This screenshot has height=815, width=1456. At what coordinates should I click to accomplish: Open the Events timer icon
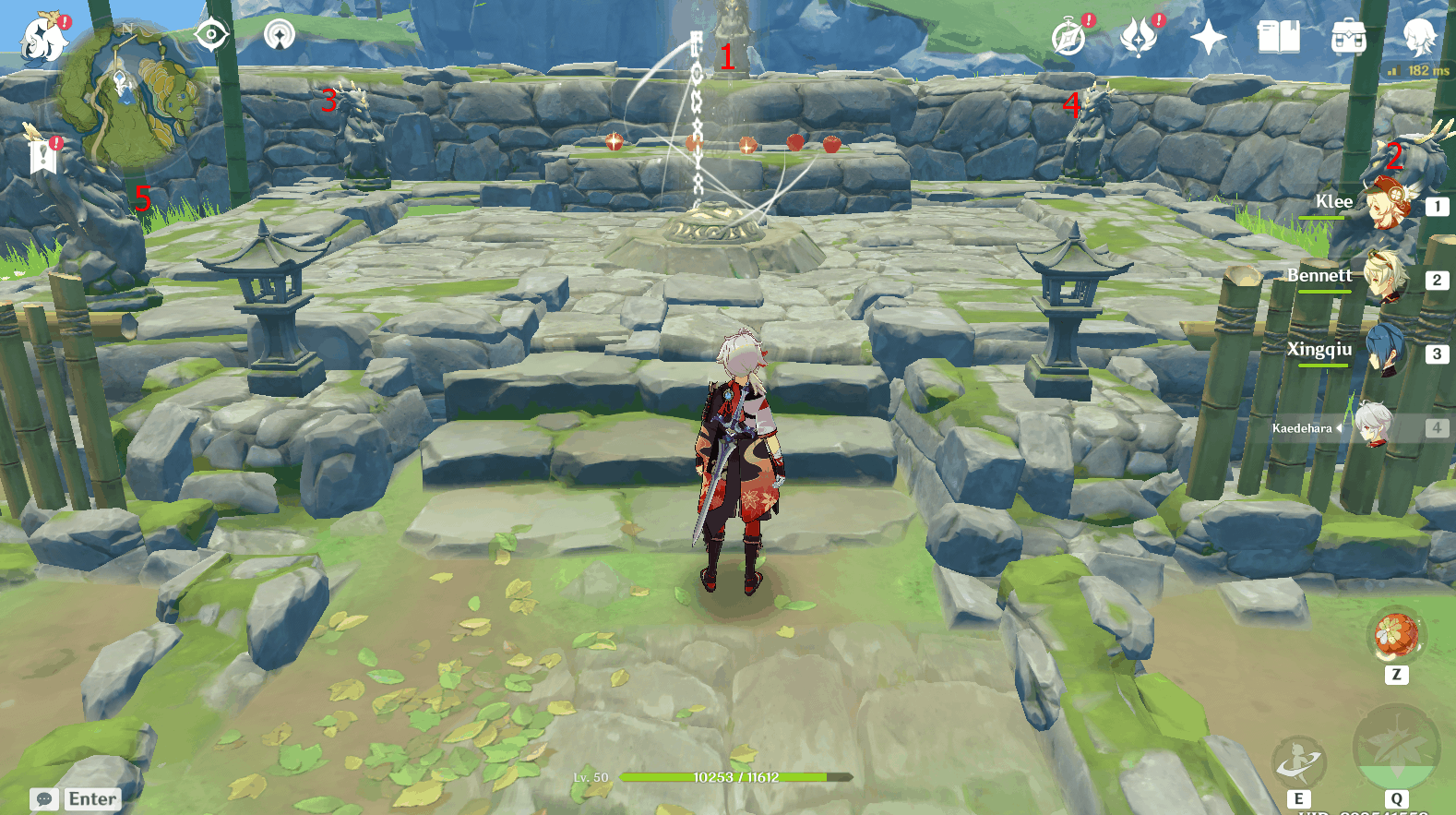pos(1068,39)
